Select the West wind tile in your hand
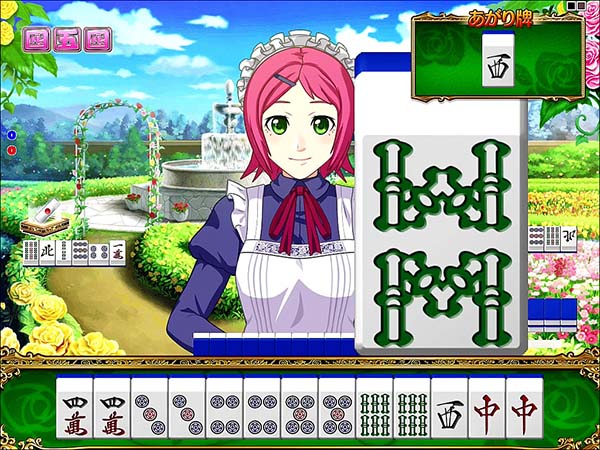 point(449,408)
